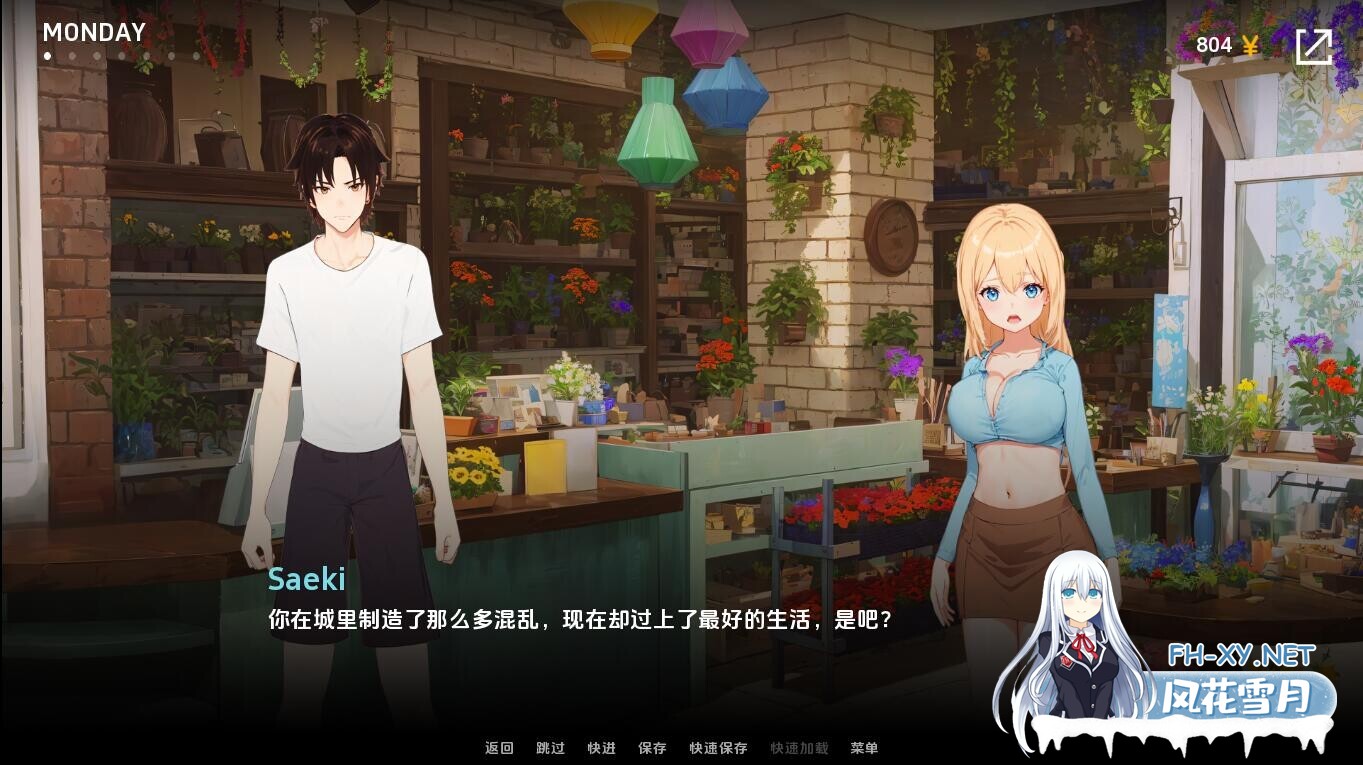Click the MONDAY day header label
Image resolution: width=1363 pixels, height=765 pixels.
(94, 32)
